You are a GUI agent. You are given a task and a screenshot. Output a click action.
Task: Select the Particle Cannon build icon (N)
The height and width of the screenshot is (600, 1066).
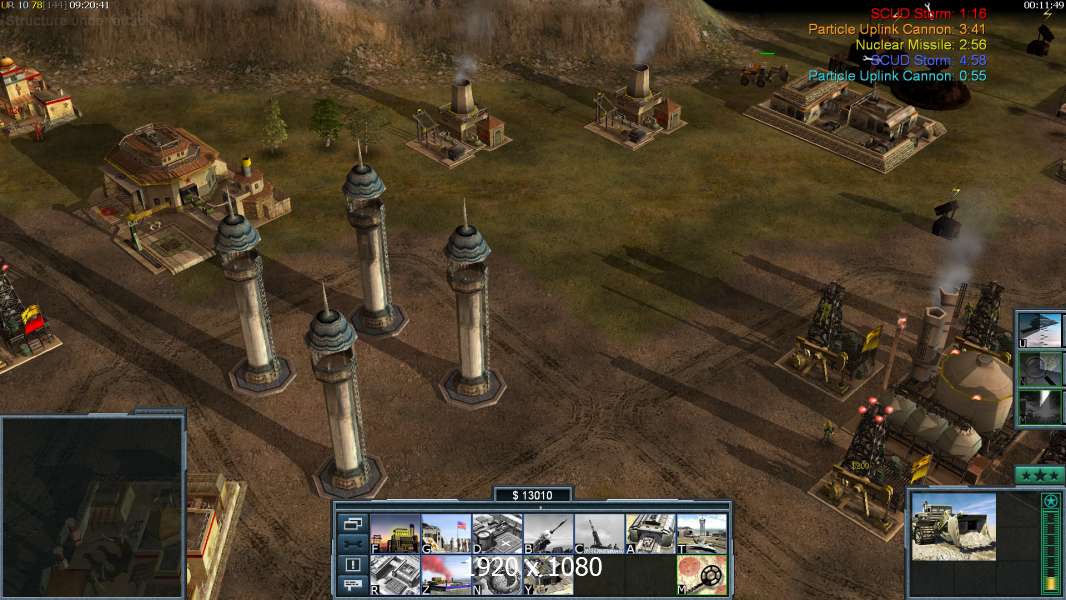click(497, 574)
